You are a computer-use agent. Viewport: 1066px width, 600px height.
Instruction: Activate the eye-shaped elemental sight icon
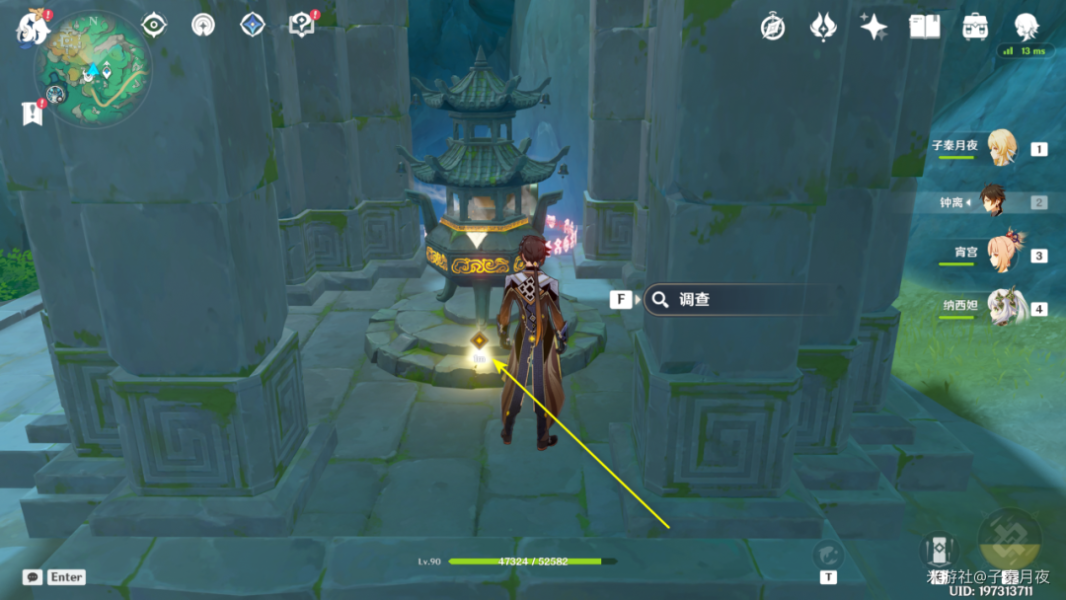(x=154, y=25)
